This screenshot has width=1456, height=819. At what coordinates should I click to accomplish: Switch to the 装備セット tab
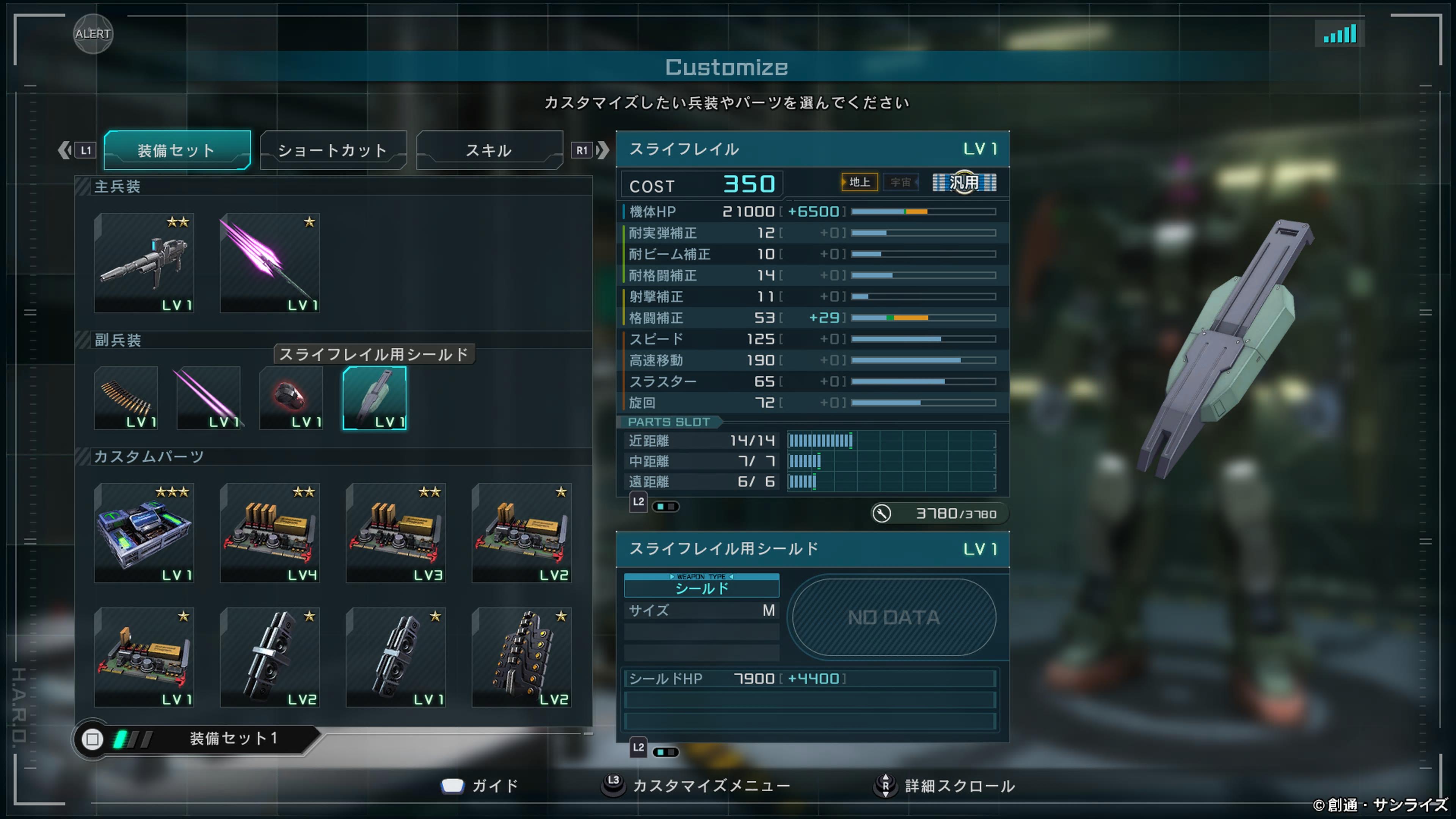coord(177,151)
